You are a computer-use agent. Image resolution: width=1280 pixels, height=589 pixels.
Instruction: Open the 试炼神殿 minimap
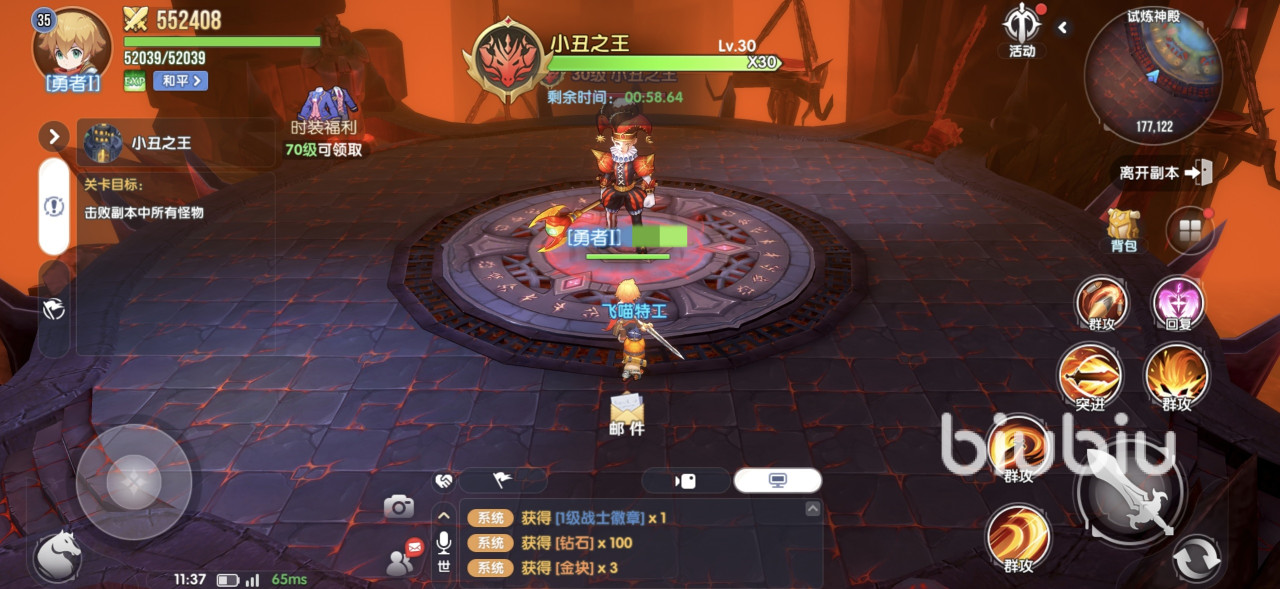[1153, 75]
